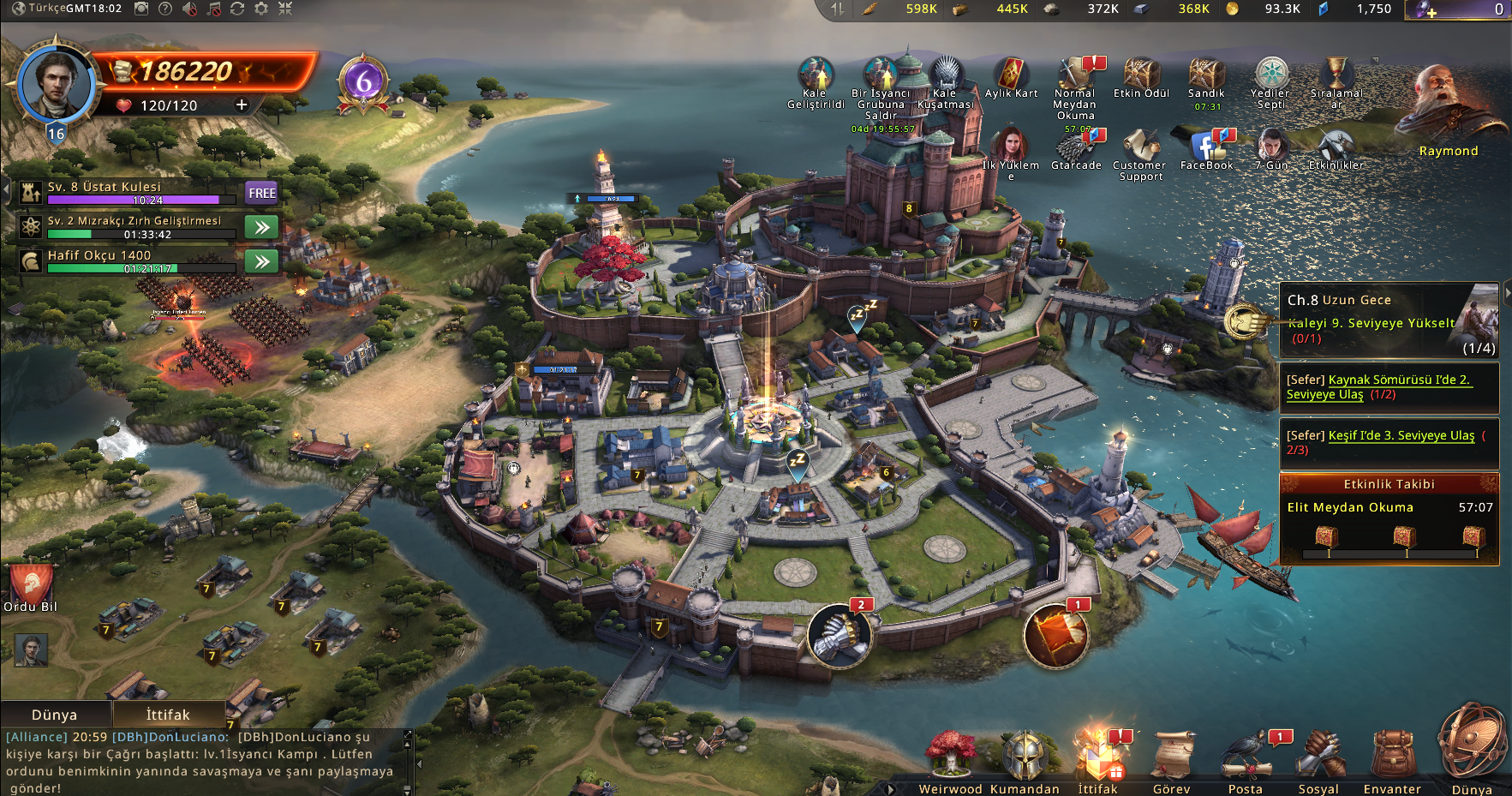Open the Aylık Kart event icon

[x=1011, y=75]
